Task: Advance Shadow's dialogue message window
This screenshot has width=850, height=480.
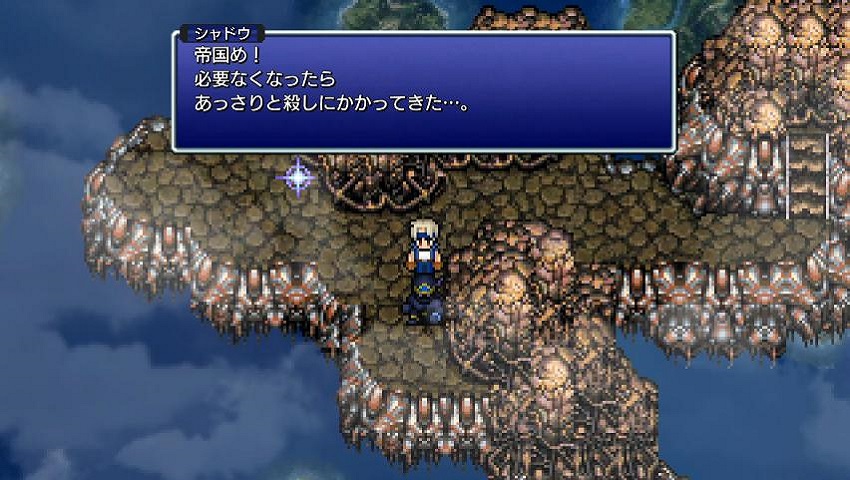Action: (x=423, y=92)
